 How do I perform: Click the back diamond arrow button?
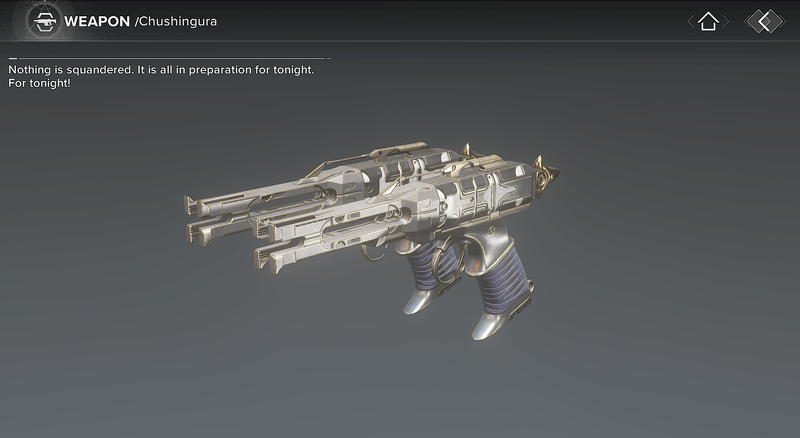[x=765, y=21]
